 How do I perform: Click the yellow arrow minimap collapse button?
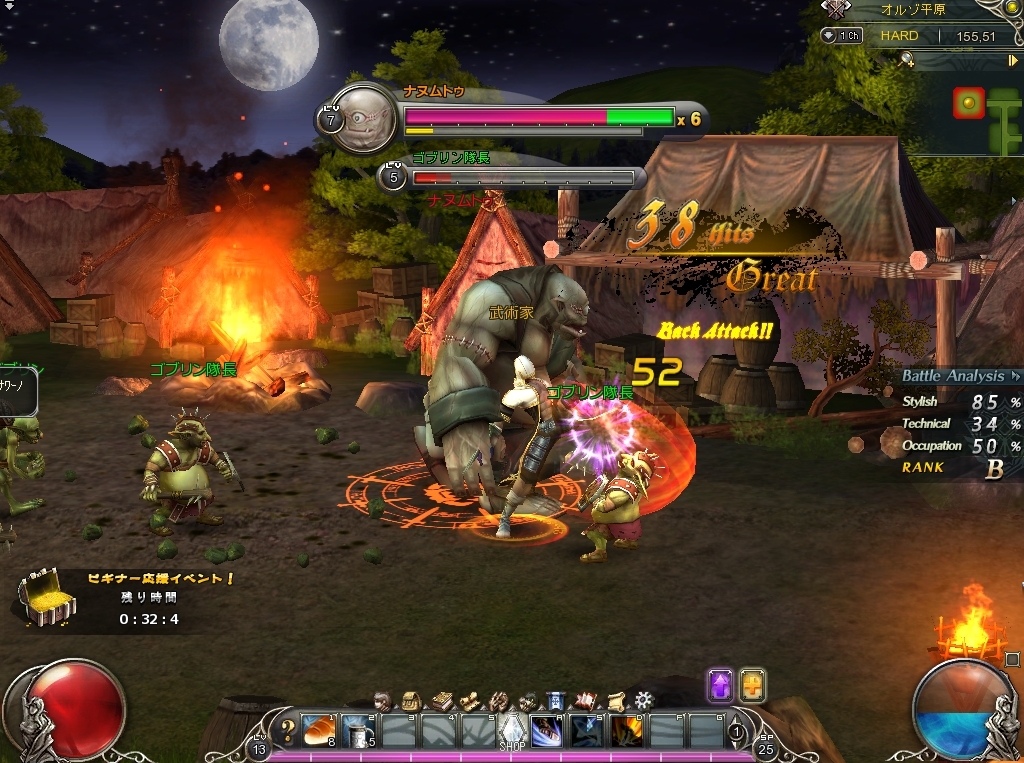[1012, 61]
